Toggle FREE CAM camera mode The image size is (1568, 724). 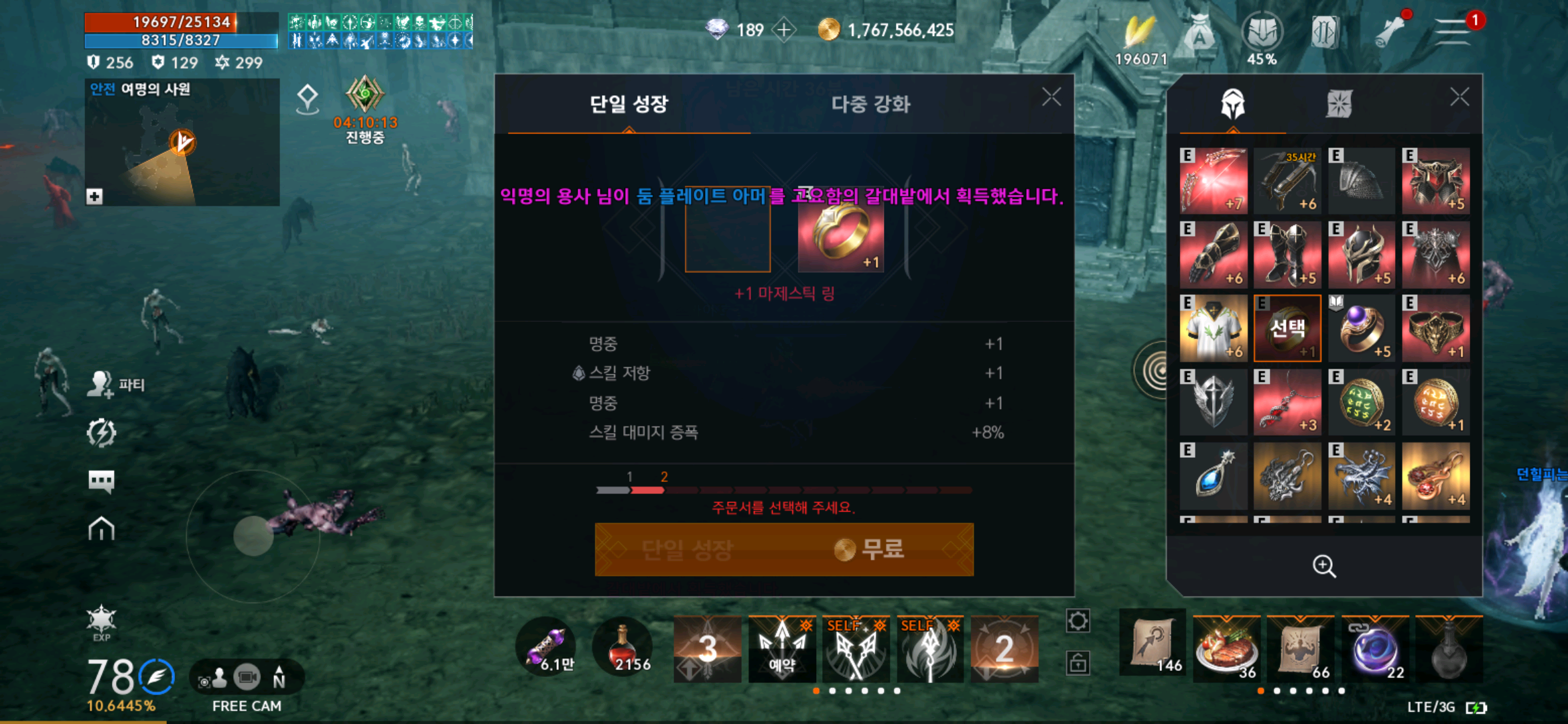tap(247, 677)
